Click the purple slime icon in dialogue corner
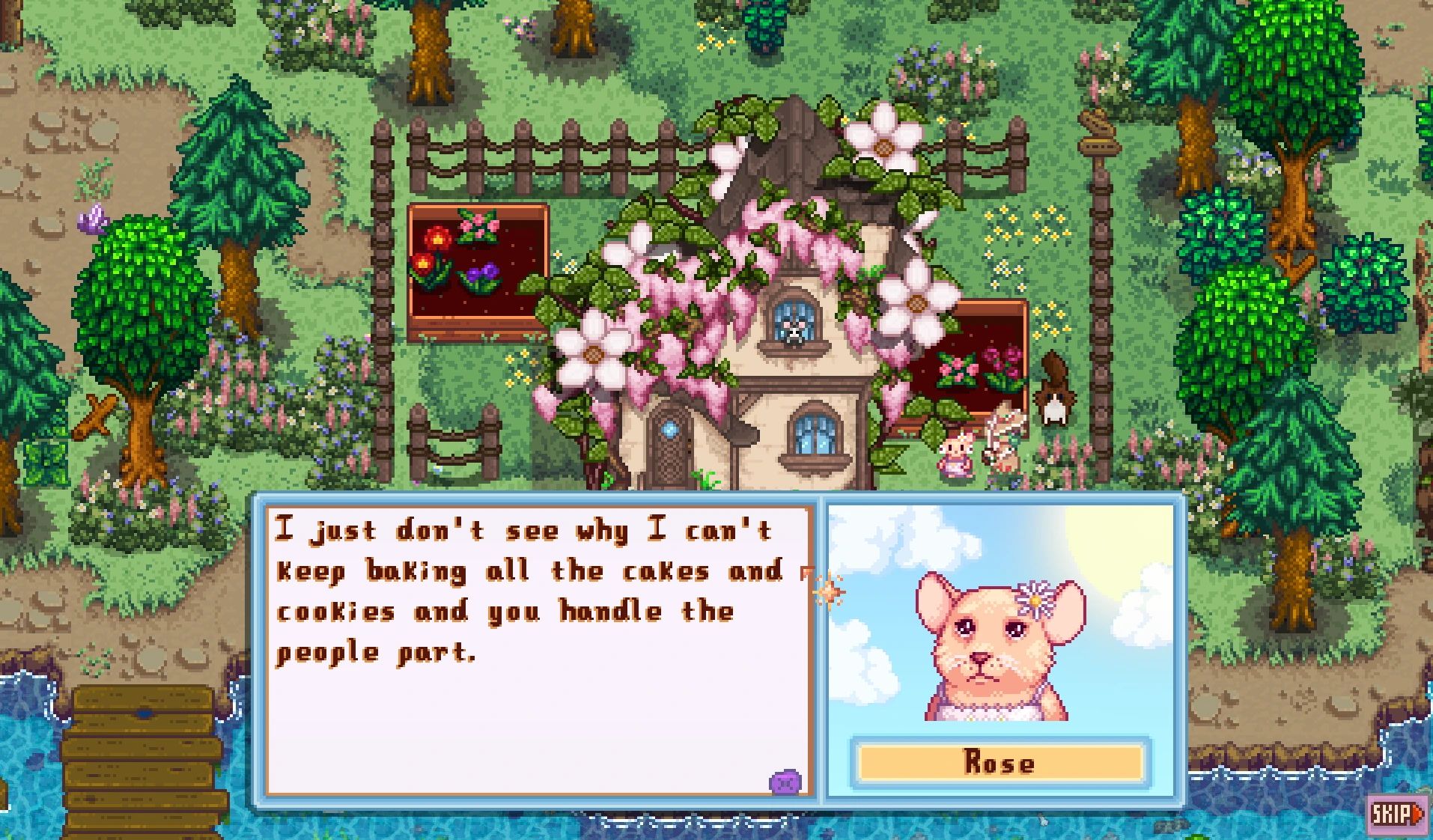 pyautogui.click(x=789, y=779)
